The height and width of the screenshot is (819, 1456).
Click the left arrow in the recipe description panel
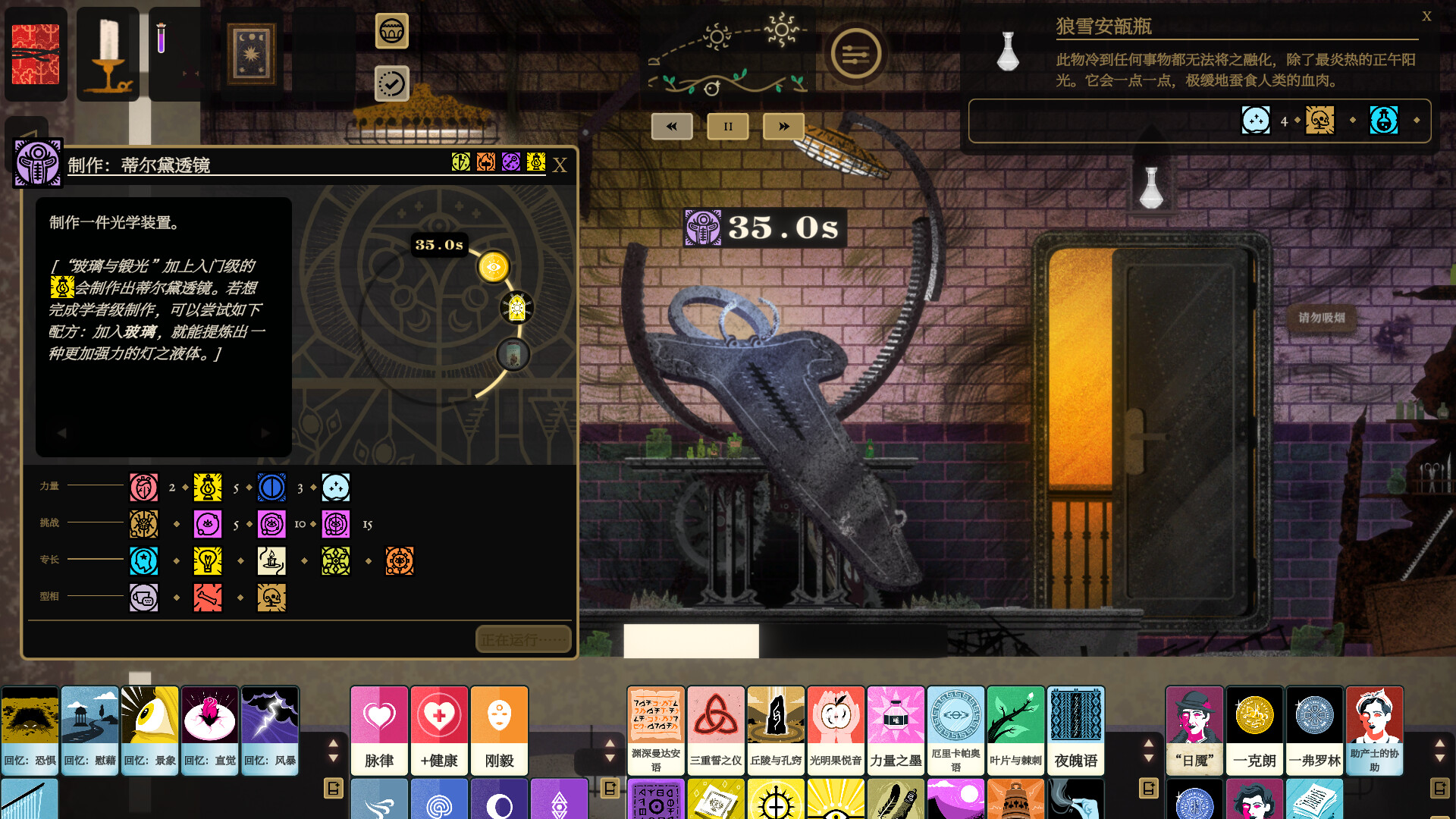click(x=62, y=432)
